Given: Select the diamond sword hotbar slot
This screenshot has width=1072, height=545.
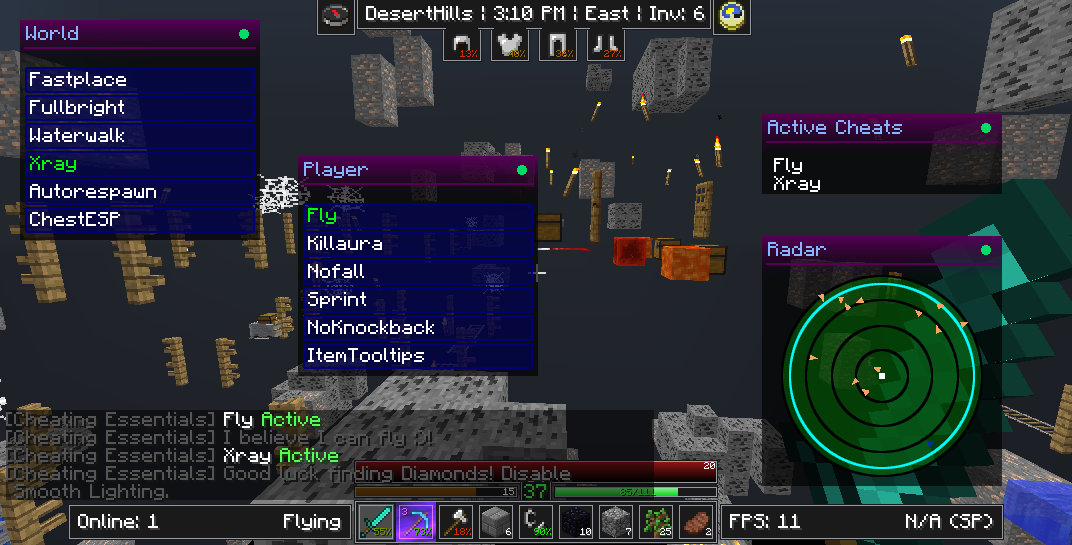Looking at the screenshot, I should click(376, 521).
